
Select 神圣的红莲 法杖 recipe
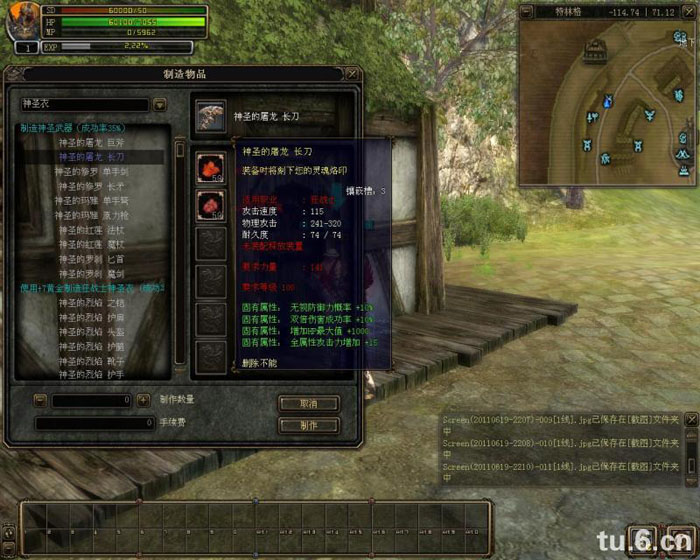tap(91, 229)
